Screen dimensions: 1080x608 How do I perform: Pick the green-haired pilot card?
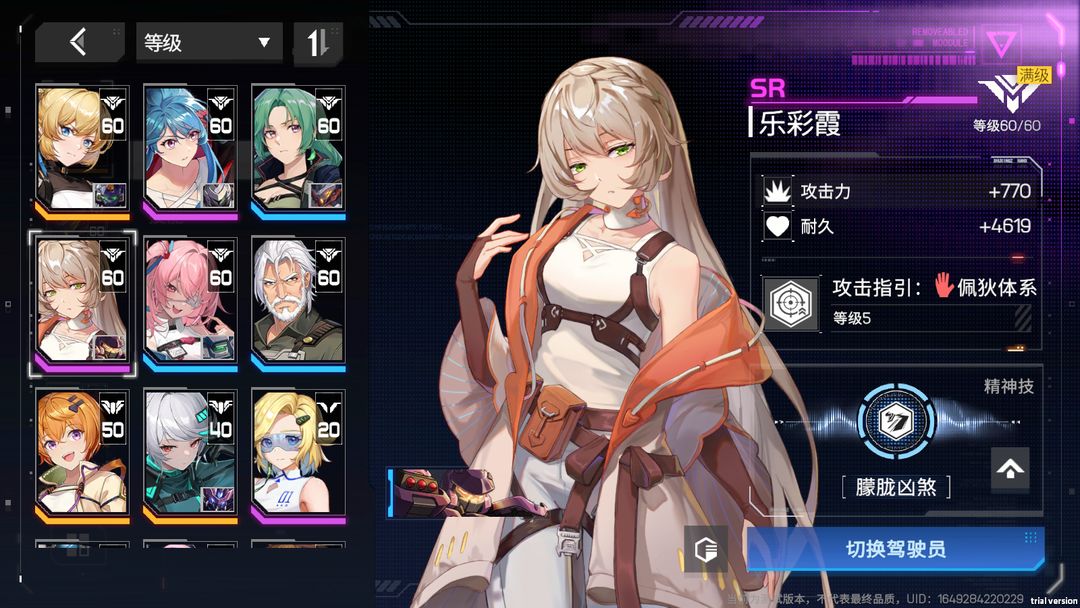(x=298, y=150)
